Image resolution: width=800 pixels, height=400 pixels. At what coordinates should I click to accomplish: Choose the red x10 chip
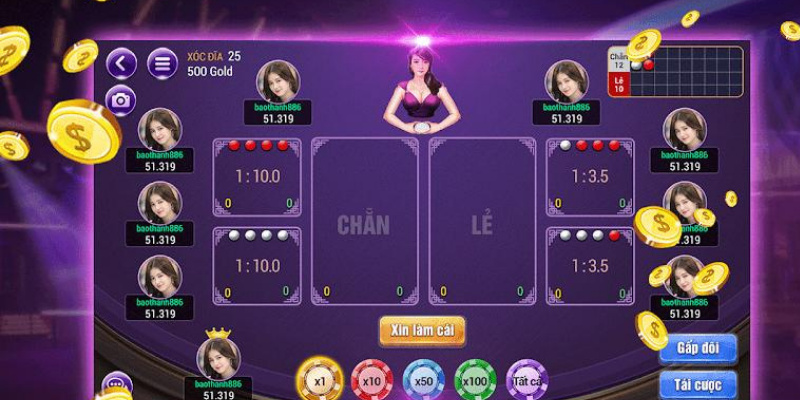tap(372, 381)
